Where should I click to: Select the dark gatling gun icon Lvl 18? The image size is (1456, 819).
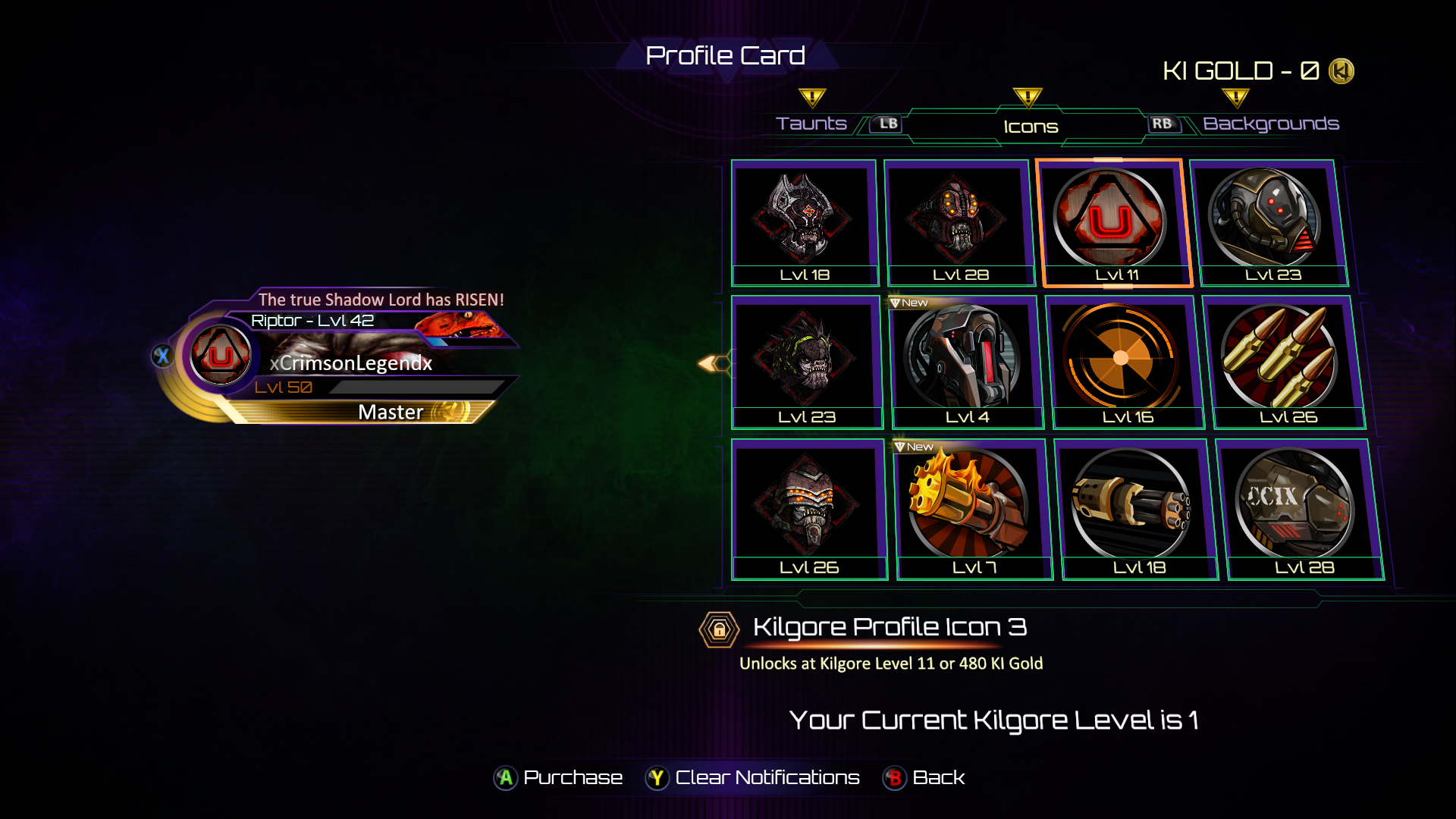1134,508
